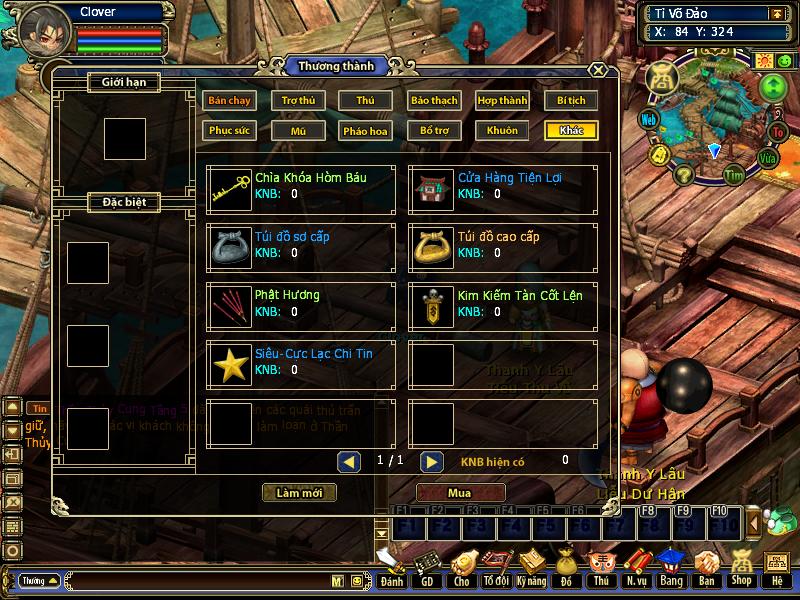800x600 pixels.
Task: Open the Bảo thạch category
Action: click(x=434, y=100)
